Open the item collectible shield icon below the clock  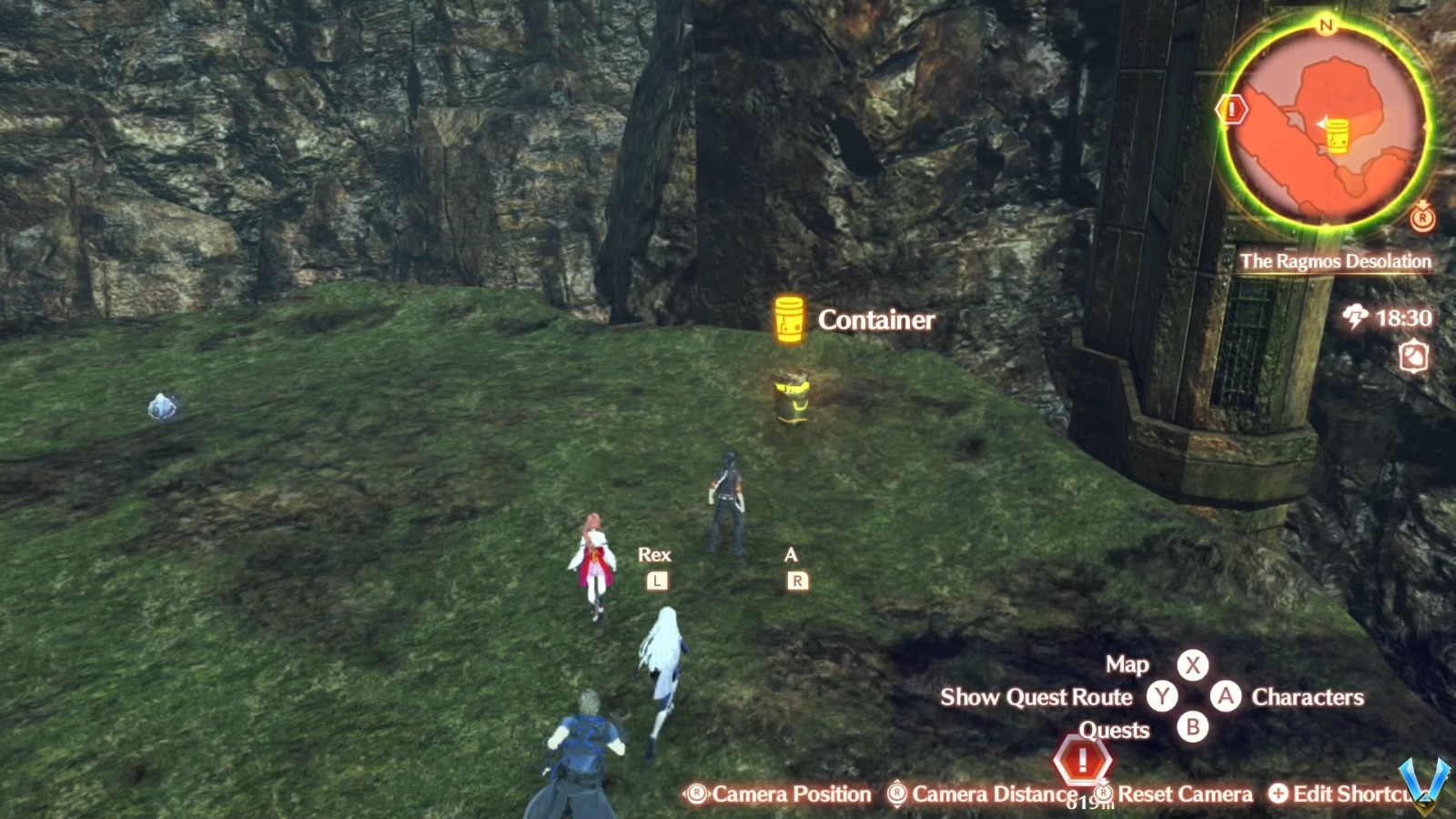(1413, 356)
